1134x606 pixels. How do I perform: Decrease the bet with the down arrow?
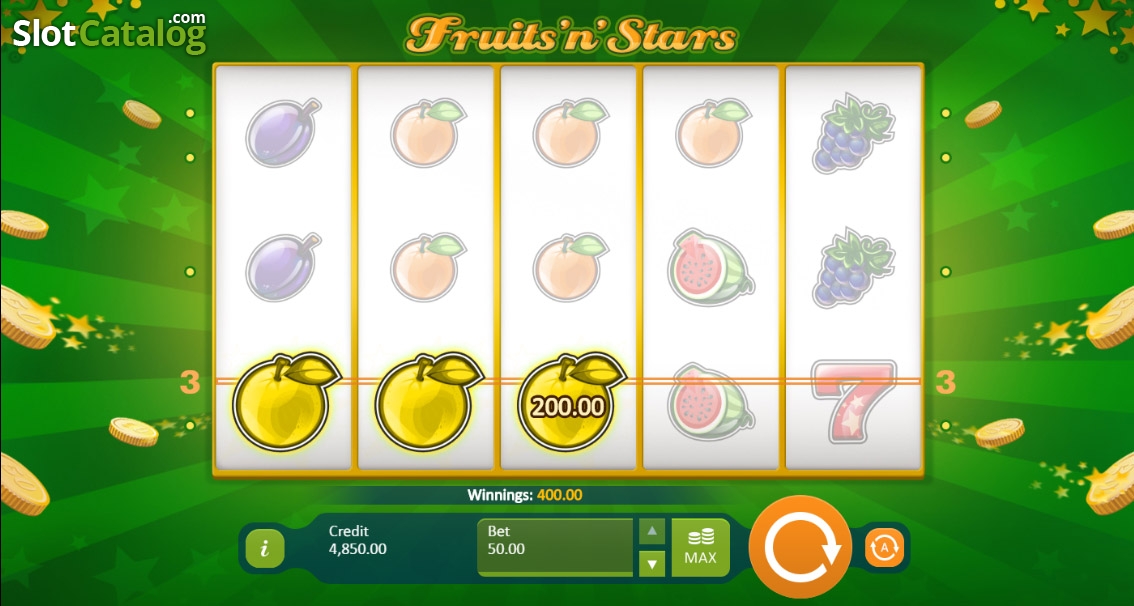[652, 564]
